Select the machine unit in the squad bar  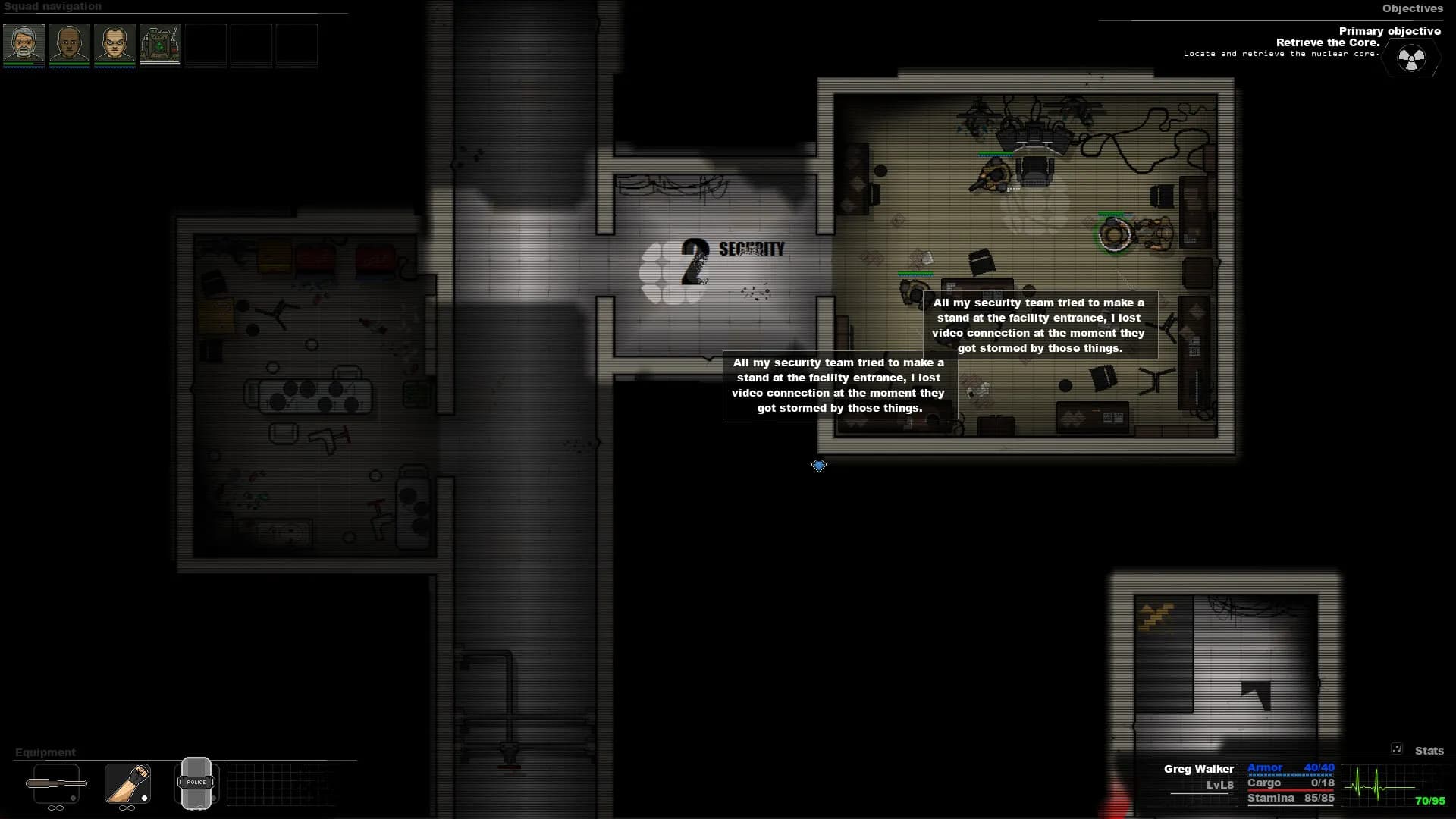coord(161,45)
